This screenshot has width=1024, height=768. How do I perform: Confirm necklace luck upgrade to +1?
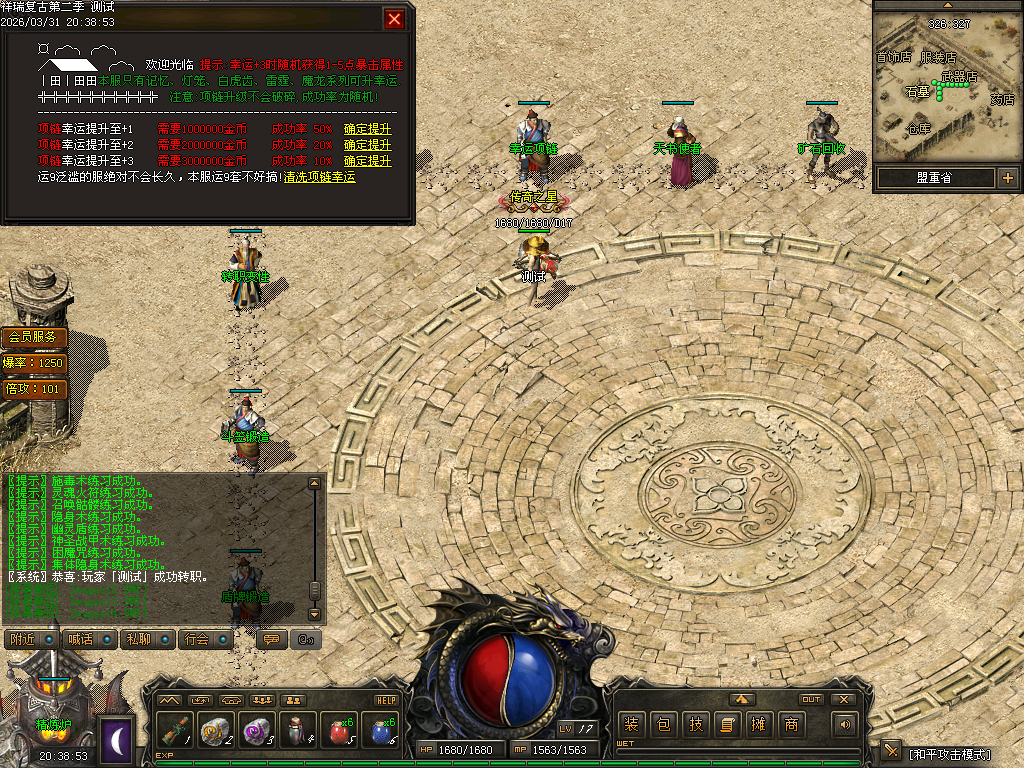(x=367, y=129)
